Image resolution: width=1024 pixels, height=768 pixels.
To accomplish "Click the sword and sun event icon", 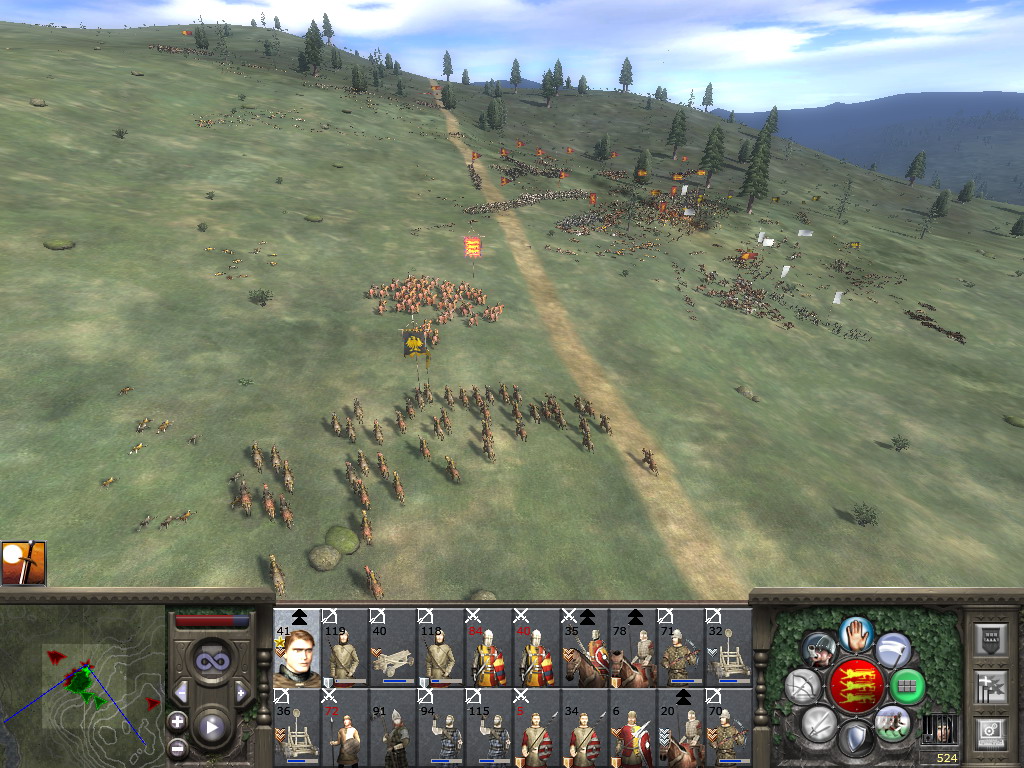I will tap(23, 563).
